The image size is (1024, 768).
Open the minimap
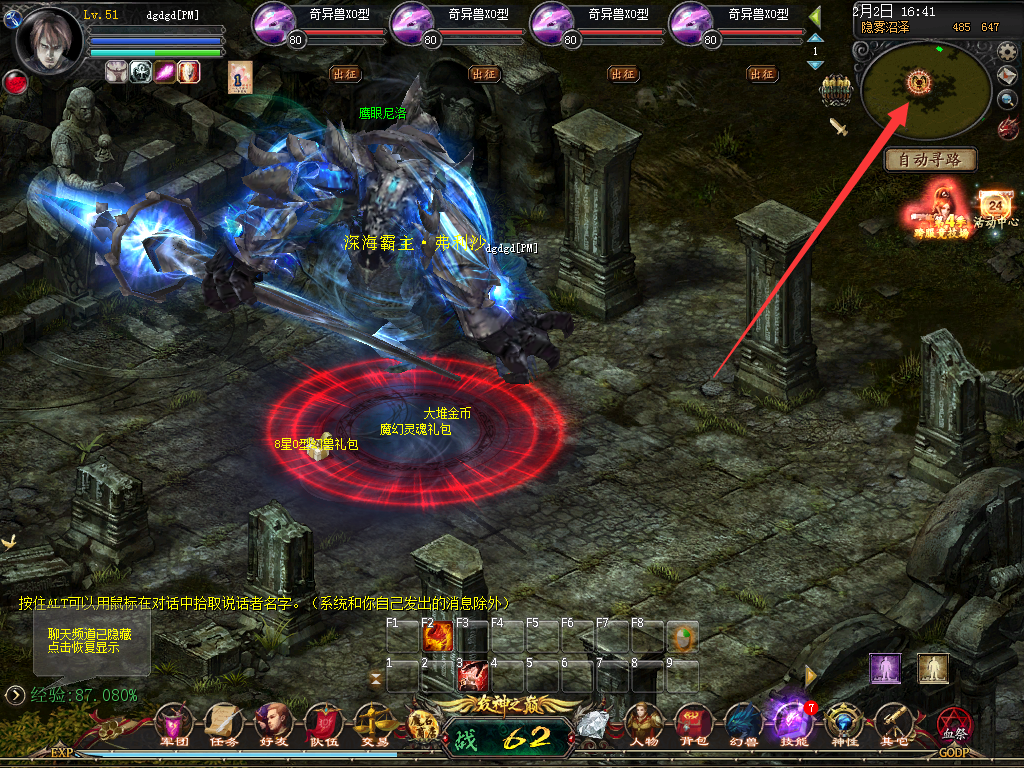[x=920, y=88]
